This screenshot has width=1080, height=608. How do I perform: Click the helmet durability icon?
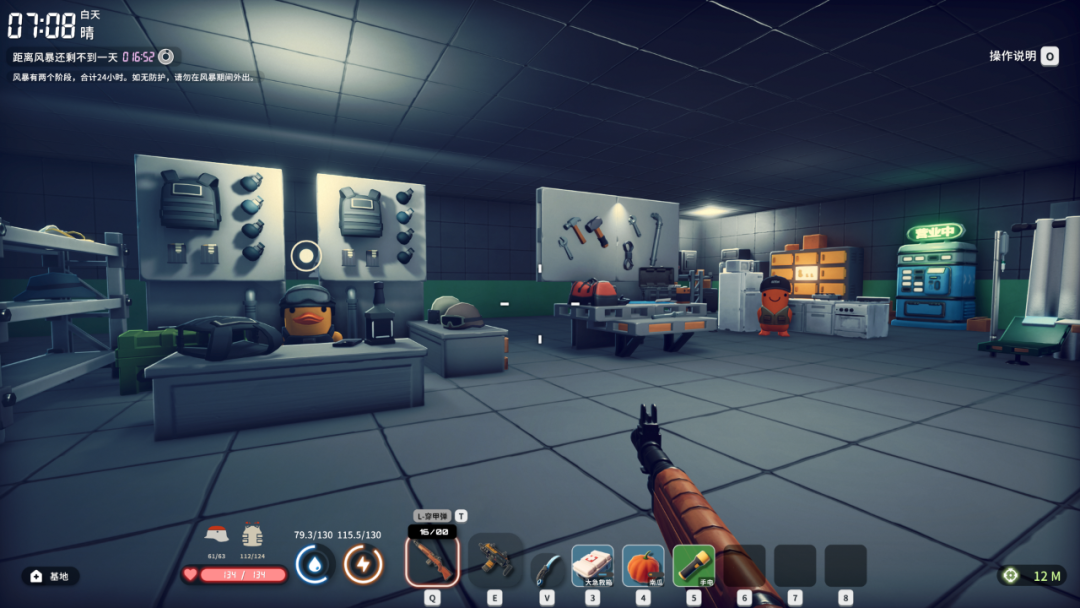pos(217,534)
